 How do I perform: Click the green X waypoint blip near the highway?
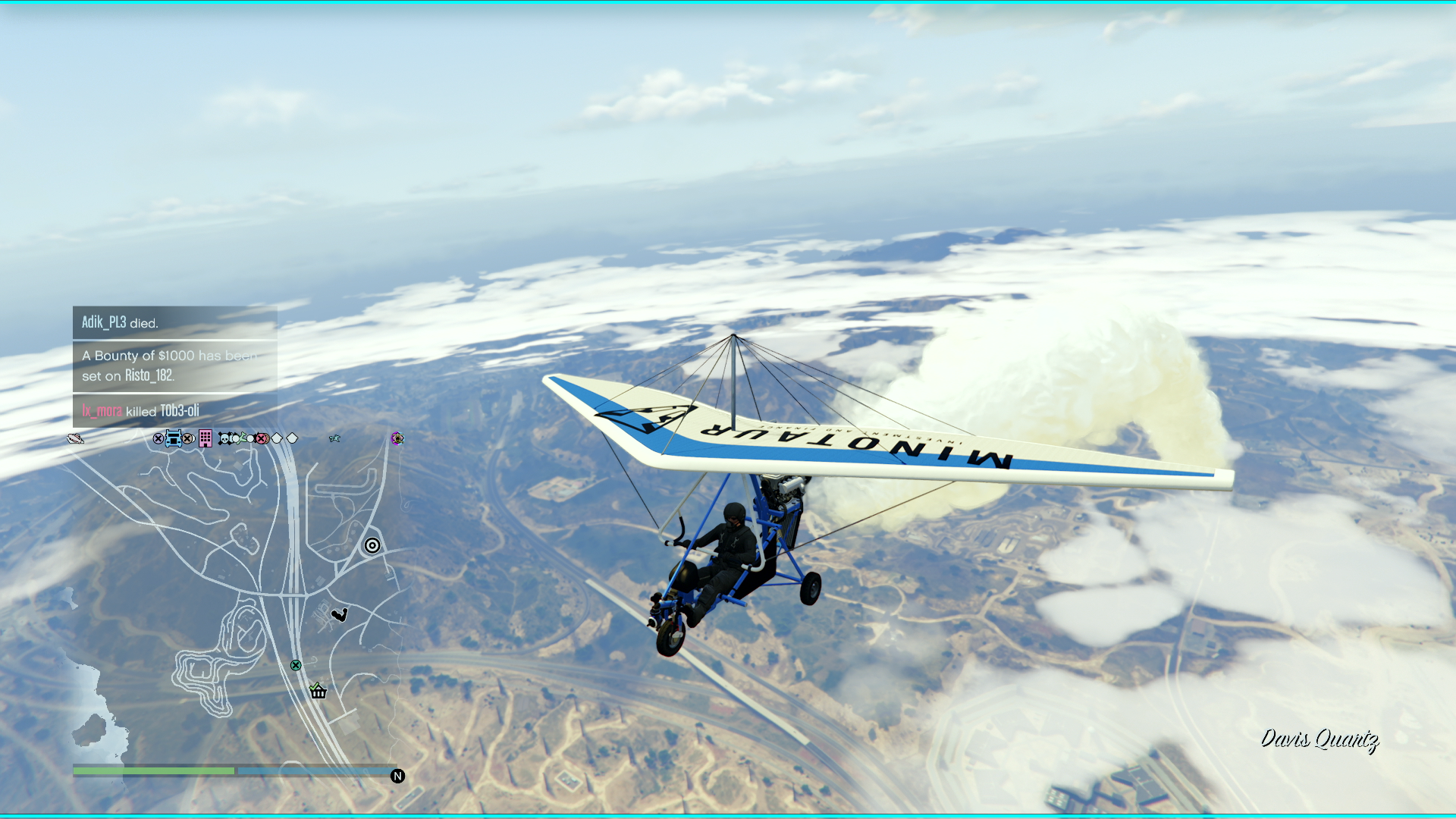coord(296,665)
